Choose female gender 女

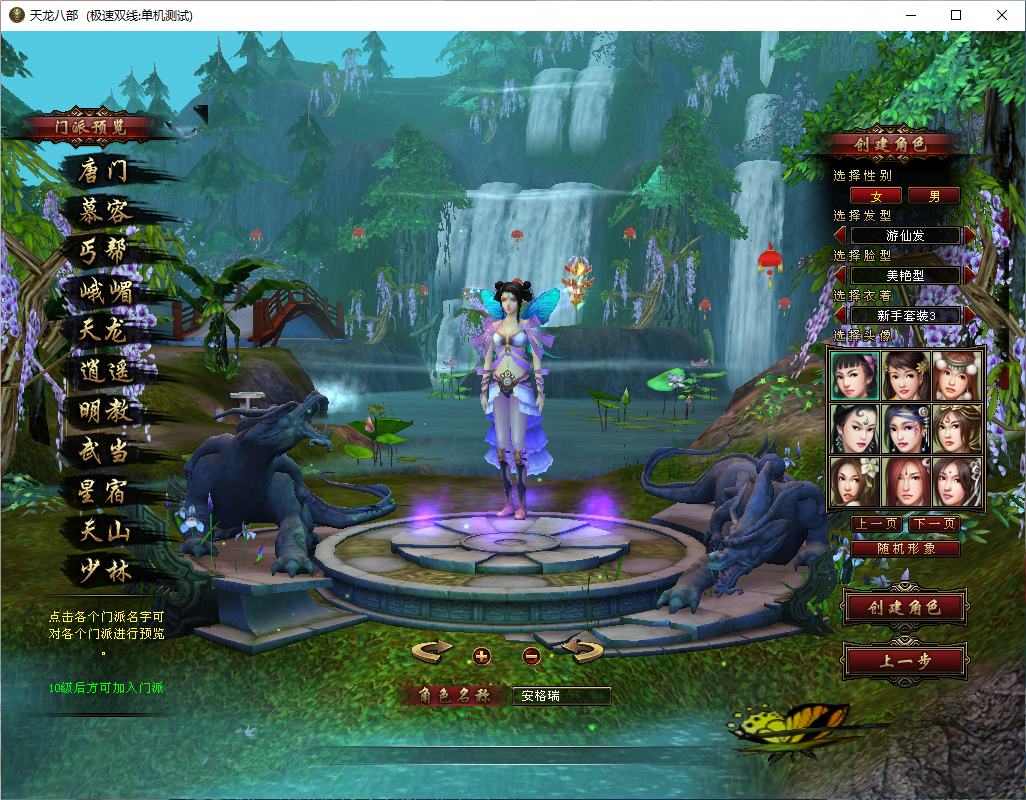(x=876, y=196)
